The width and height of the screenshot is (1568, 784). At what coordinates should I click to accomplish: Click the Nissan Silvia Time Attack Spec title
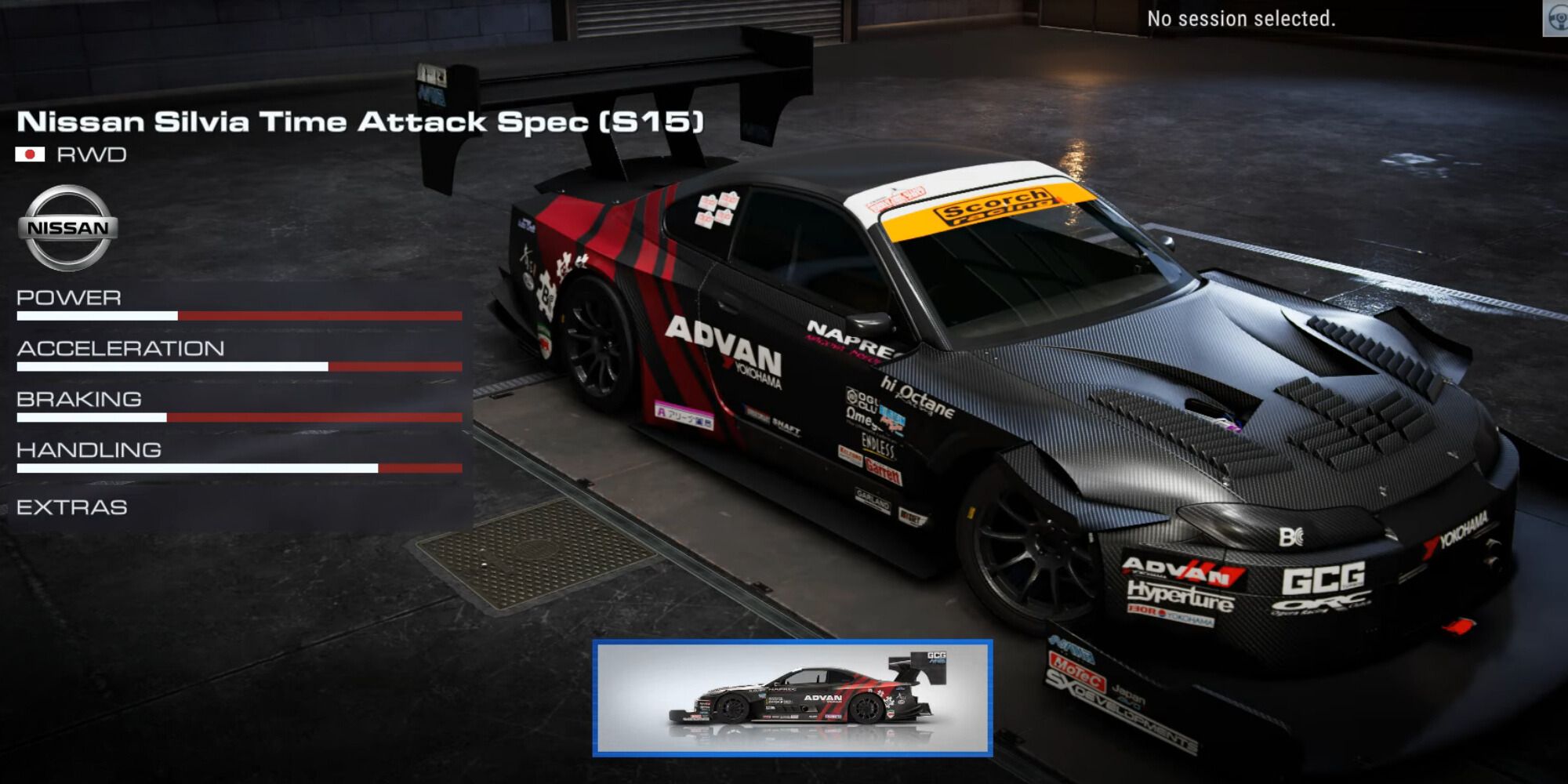tap(361, 120)
